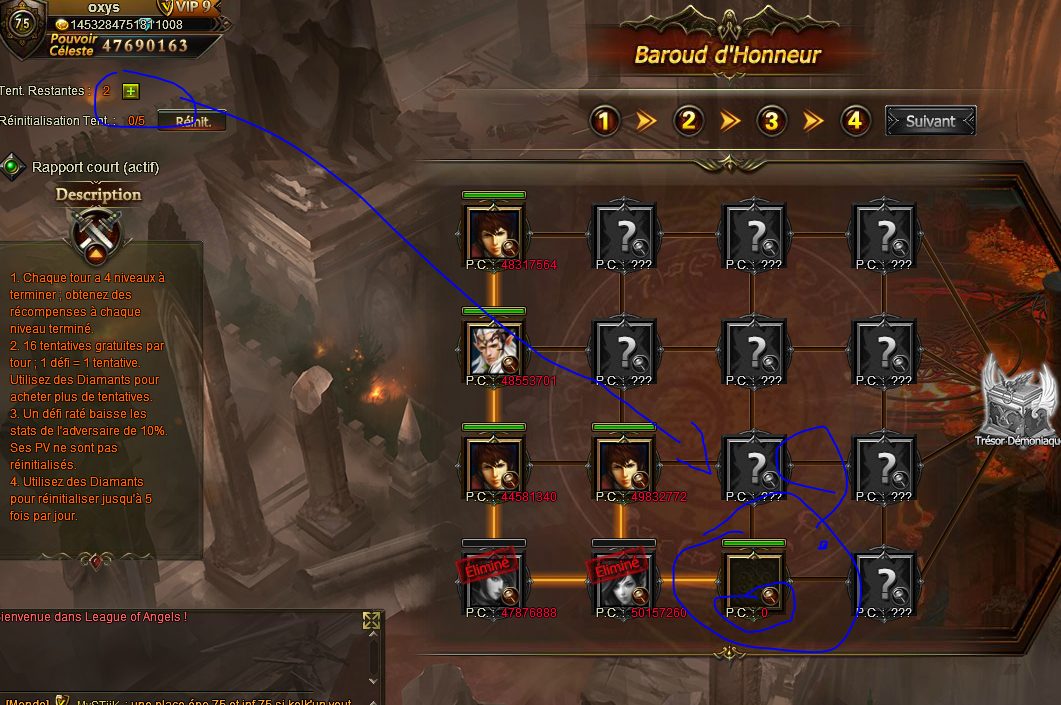Select the opponent with P.C. 44581340

(x=494, y=466)
